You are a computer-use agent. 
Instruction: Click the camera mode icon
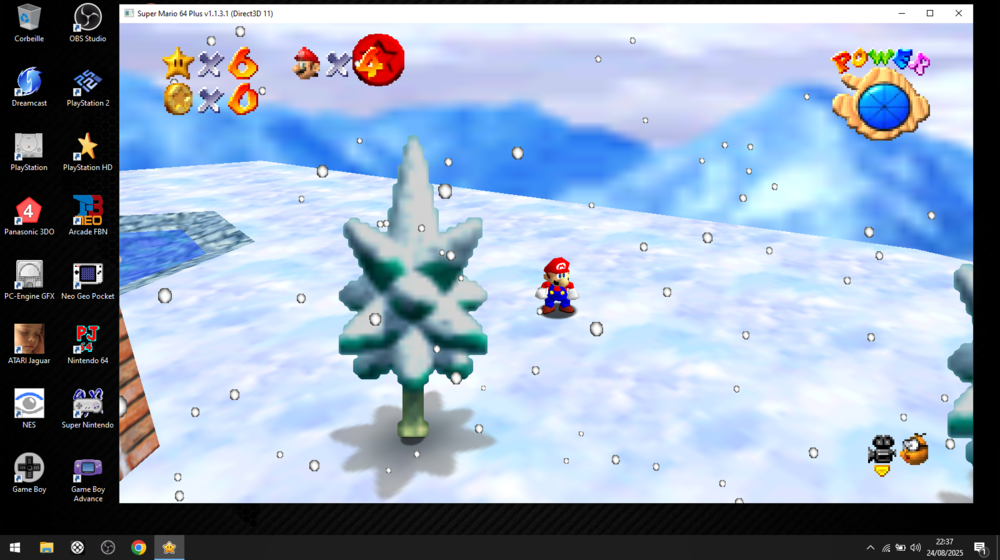click(x=881, y=452)
